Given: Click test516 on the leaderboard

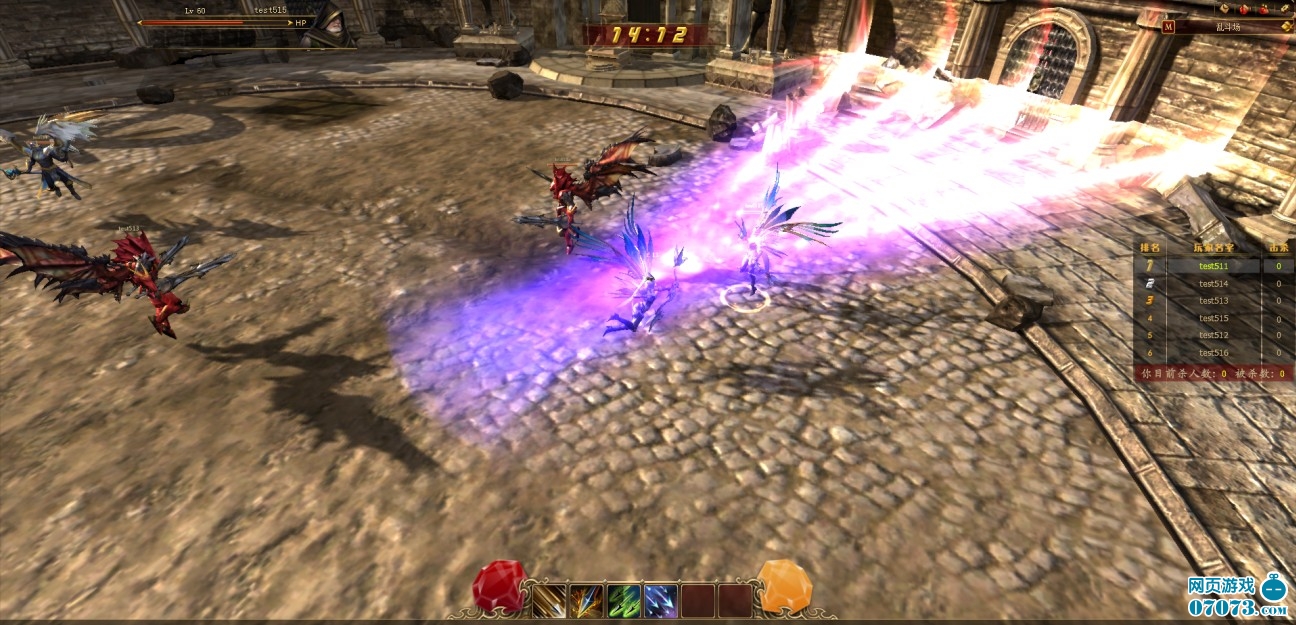Looking at the screenshot, I should pos(1213,353).
